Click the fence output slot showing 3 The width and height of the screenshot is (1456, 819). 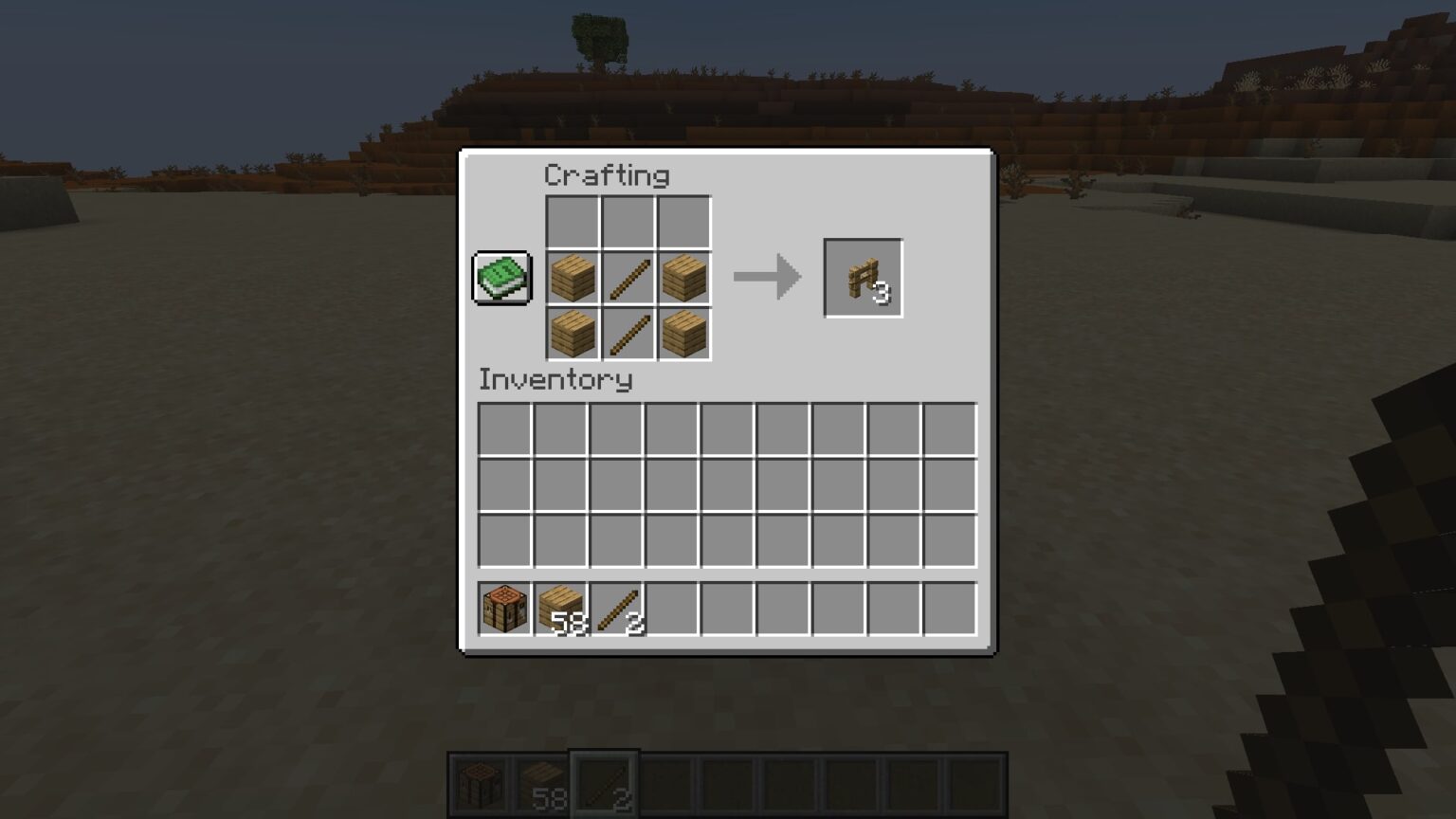tap(863, 277)
